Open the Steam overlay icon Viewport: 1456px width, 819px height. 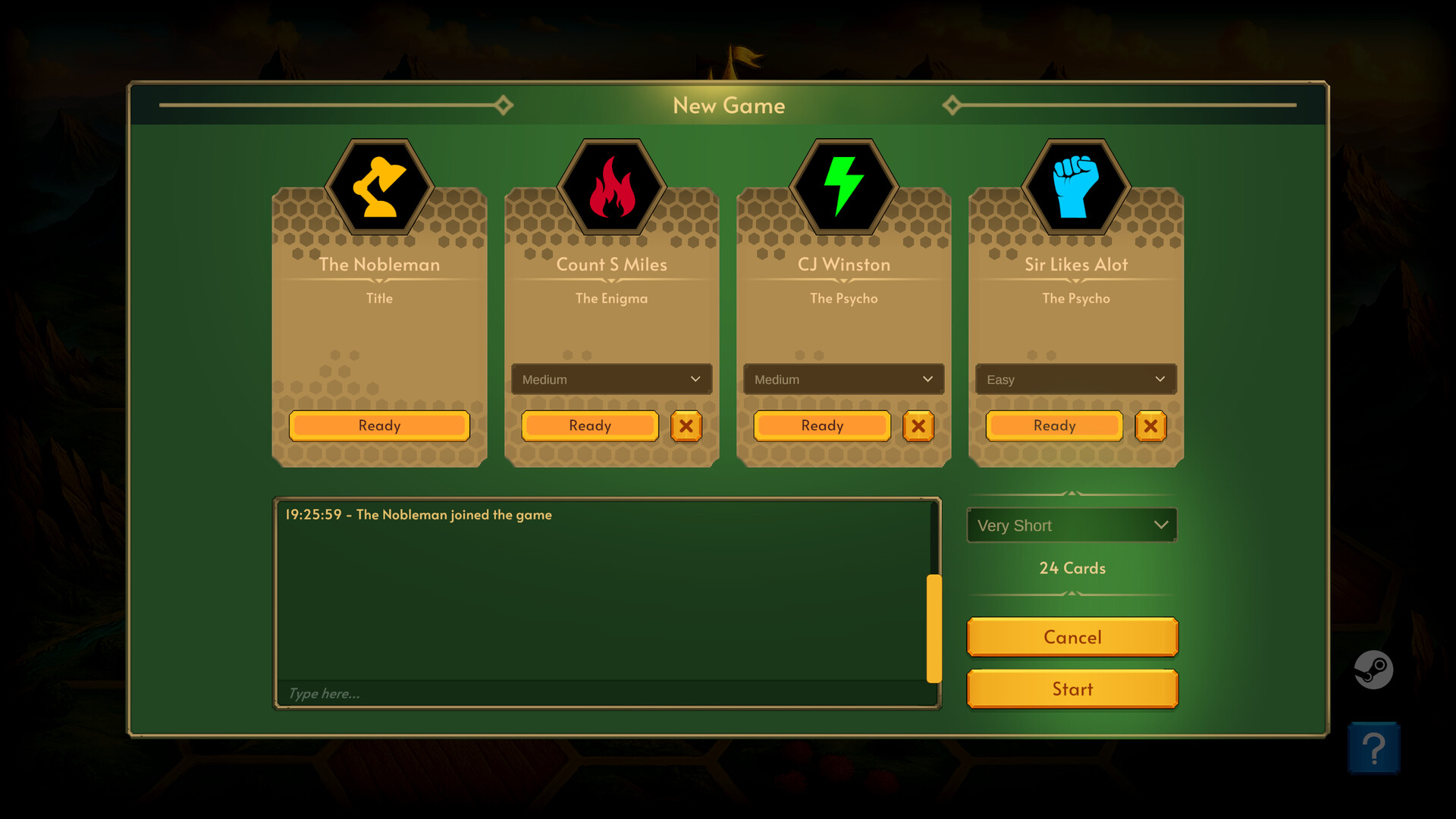1374,670
